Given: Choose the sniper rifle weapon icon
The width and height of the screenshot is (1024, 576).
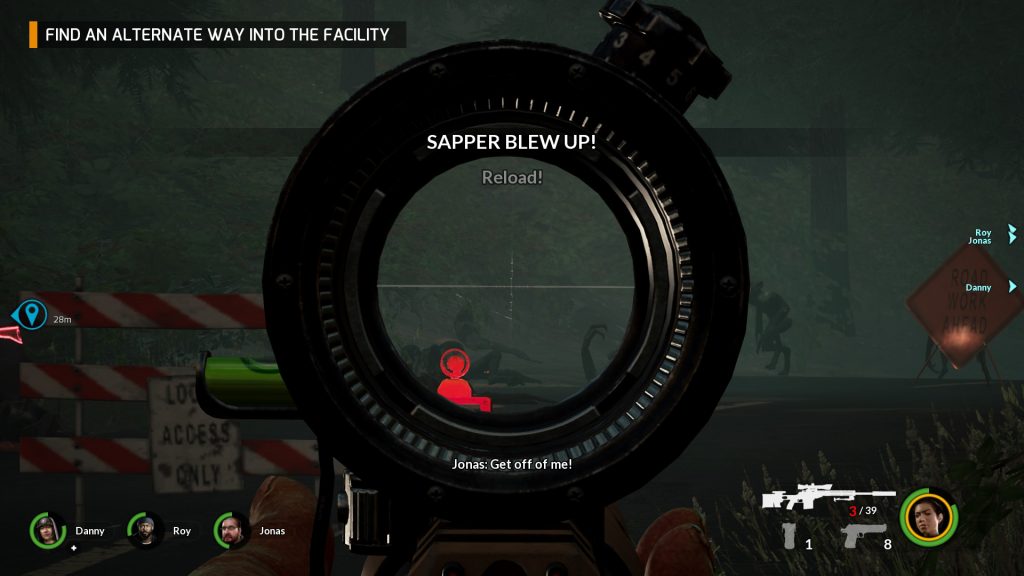Looking at the screenshot, I should click(827, 496).
